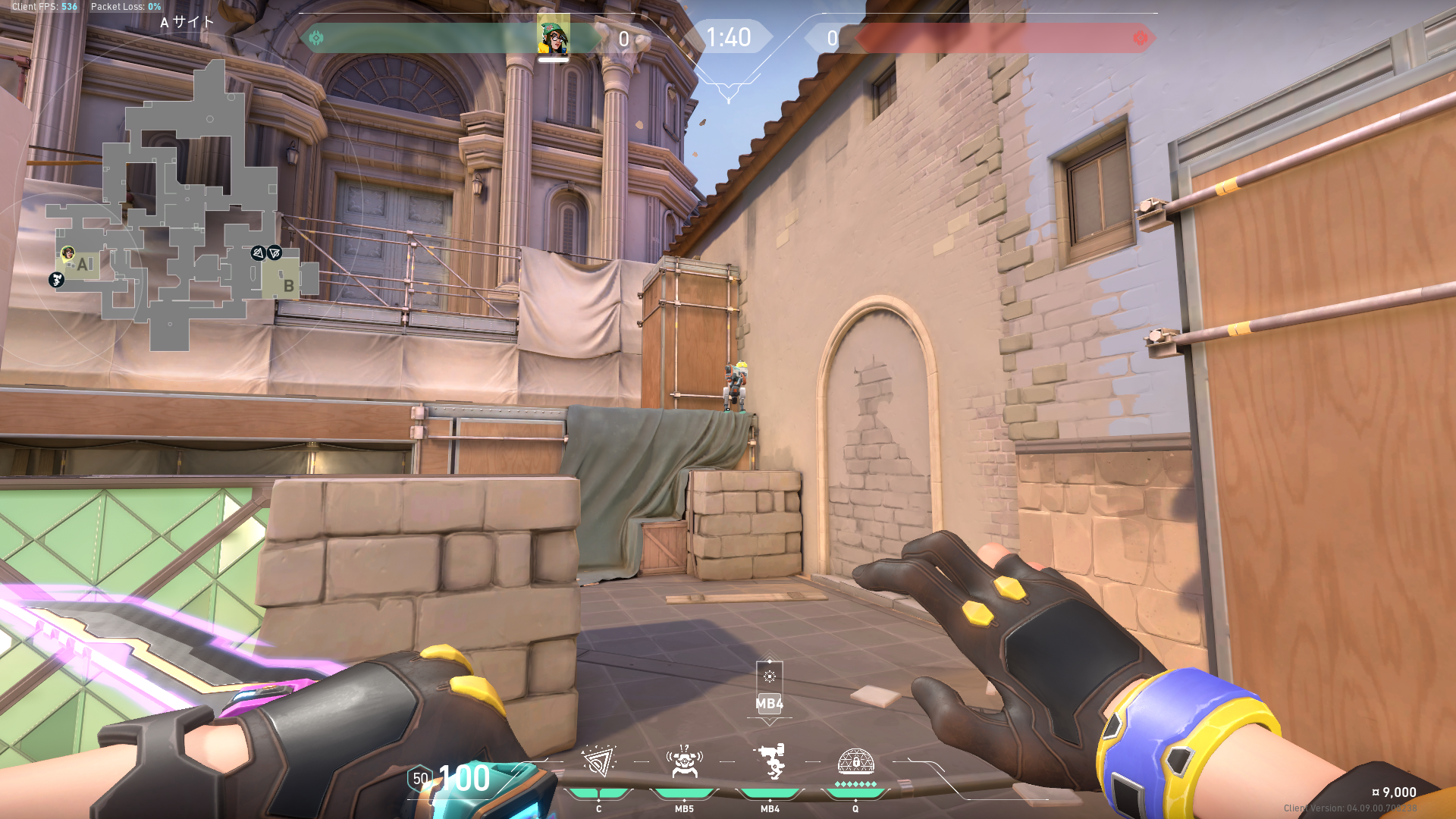Click the green team emblem in the top bar

tap(316, 38)
